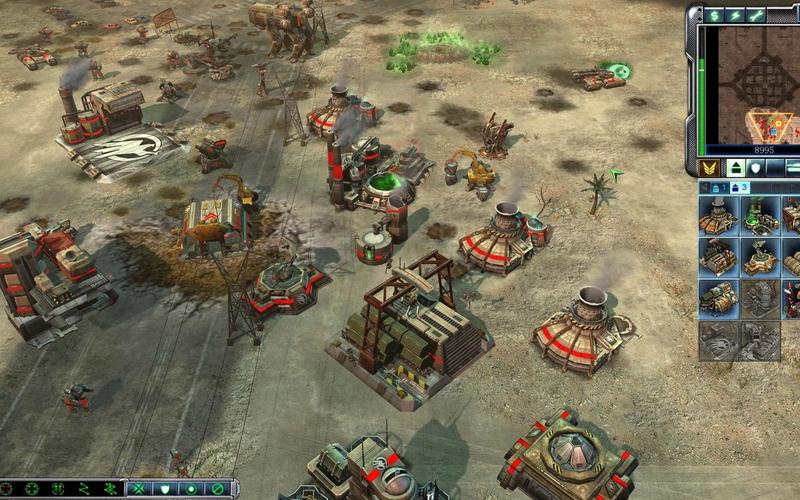This screenshot has height=500, width=800.
Task: Select build queue tab 3
Action: [742, 187]
